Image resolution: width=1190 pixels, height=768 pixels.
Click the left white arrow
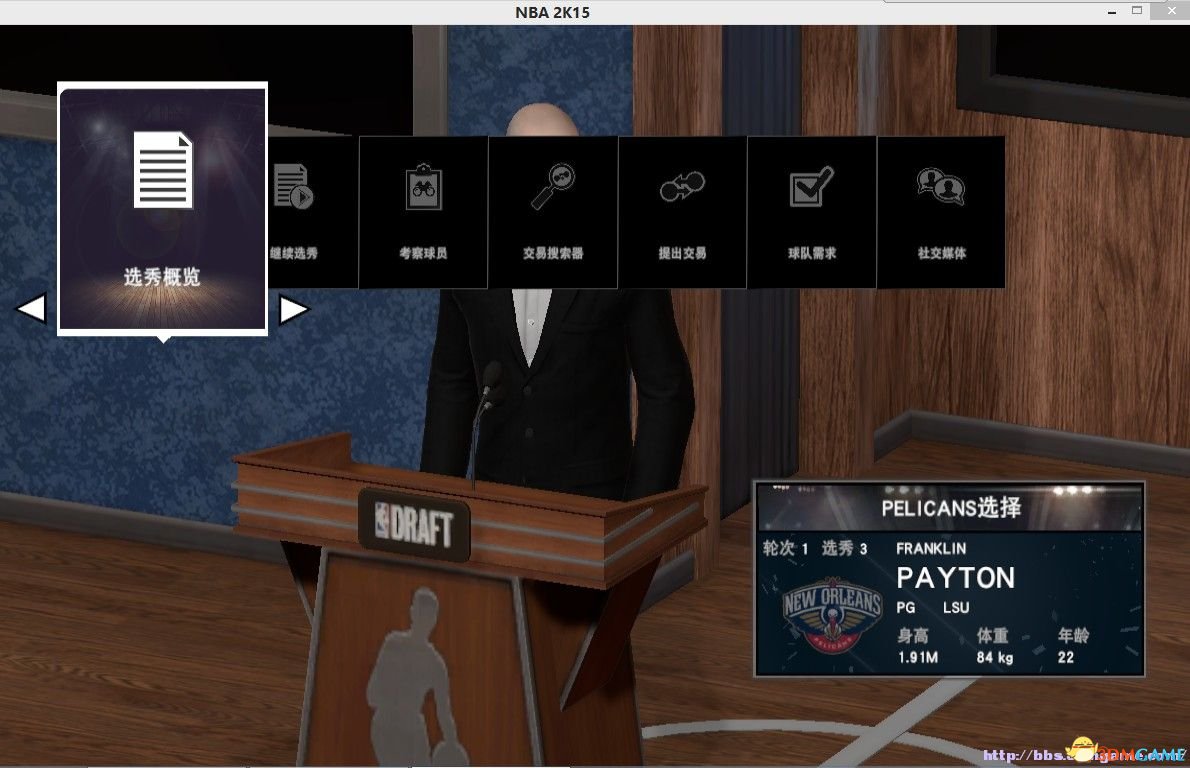coord(31,309)
